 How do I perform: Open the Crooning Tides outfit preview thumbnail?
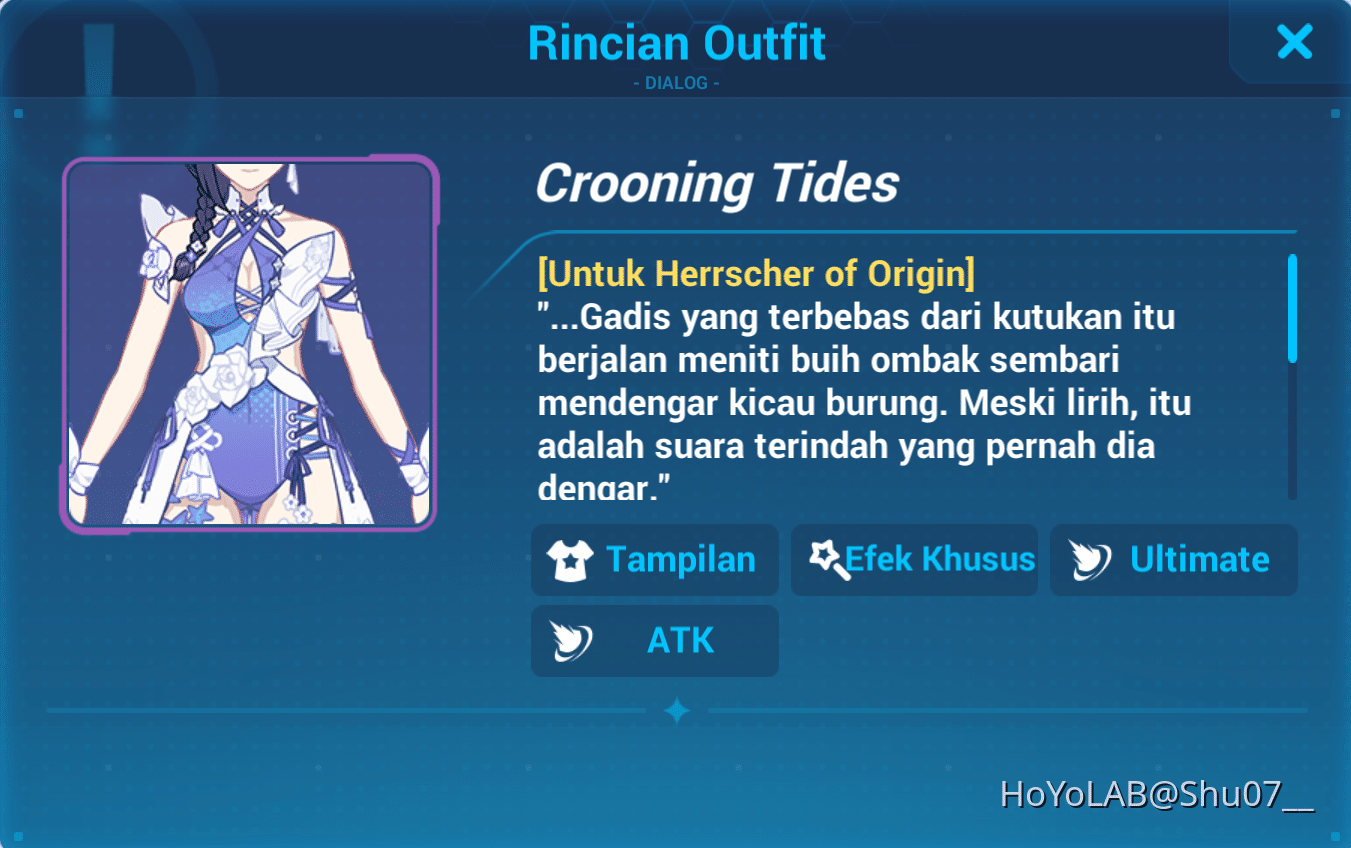point(249,342)
